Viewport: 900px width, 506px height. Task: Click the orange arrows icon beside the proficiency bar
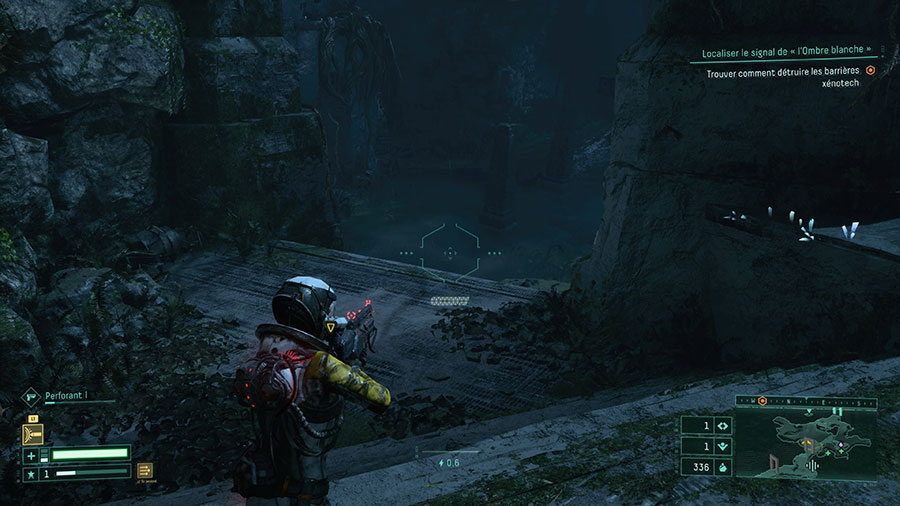tap(145, 471)
